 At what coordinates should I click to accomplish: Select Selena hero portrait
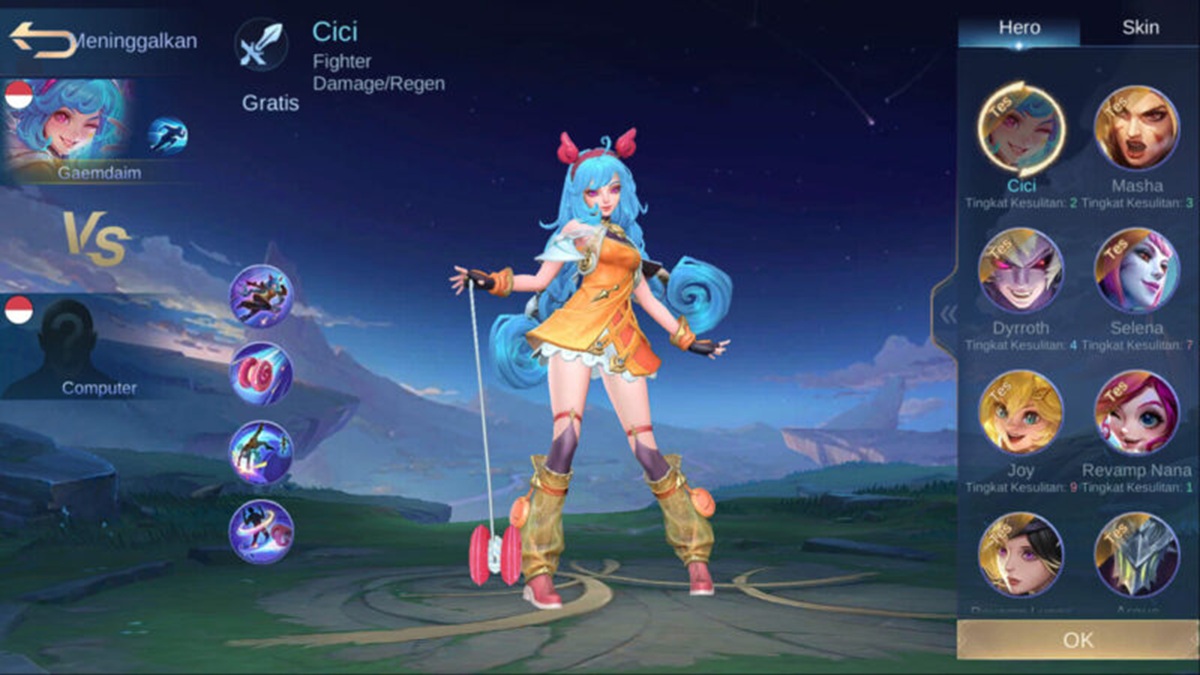coord(1137,271)
